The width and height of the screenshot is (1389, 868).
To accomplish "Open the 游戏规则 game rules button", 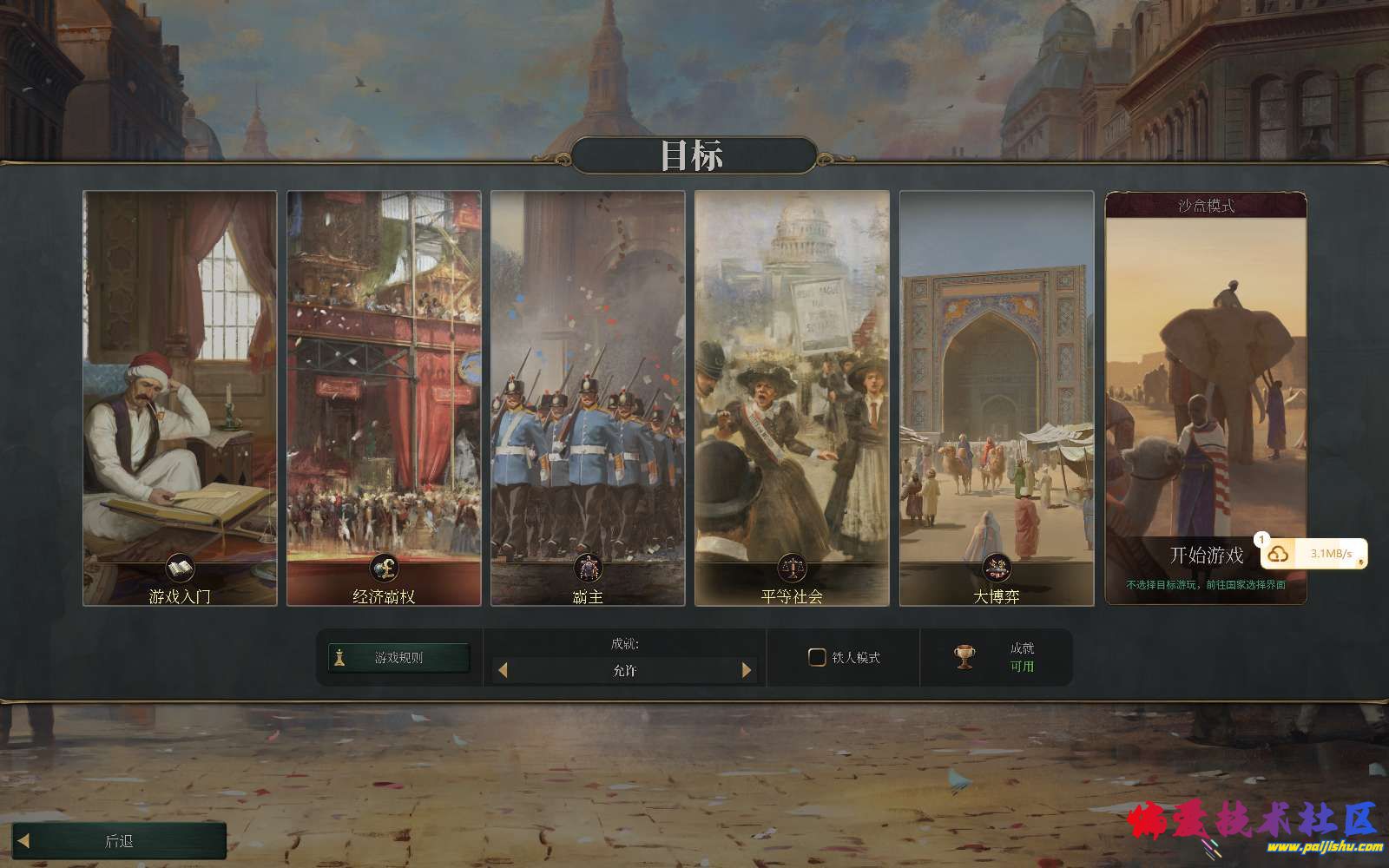I will [398, 658].
